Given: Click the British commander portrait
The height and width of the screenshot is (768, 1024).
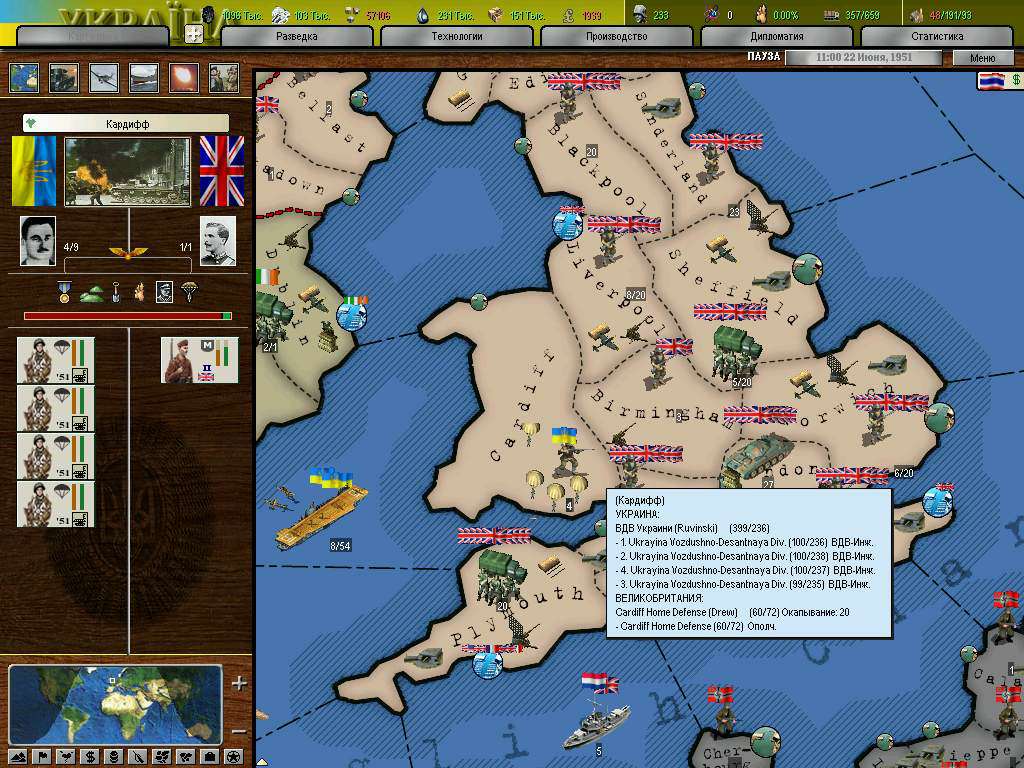Looking at the screenshot, I should 218,241.
